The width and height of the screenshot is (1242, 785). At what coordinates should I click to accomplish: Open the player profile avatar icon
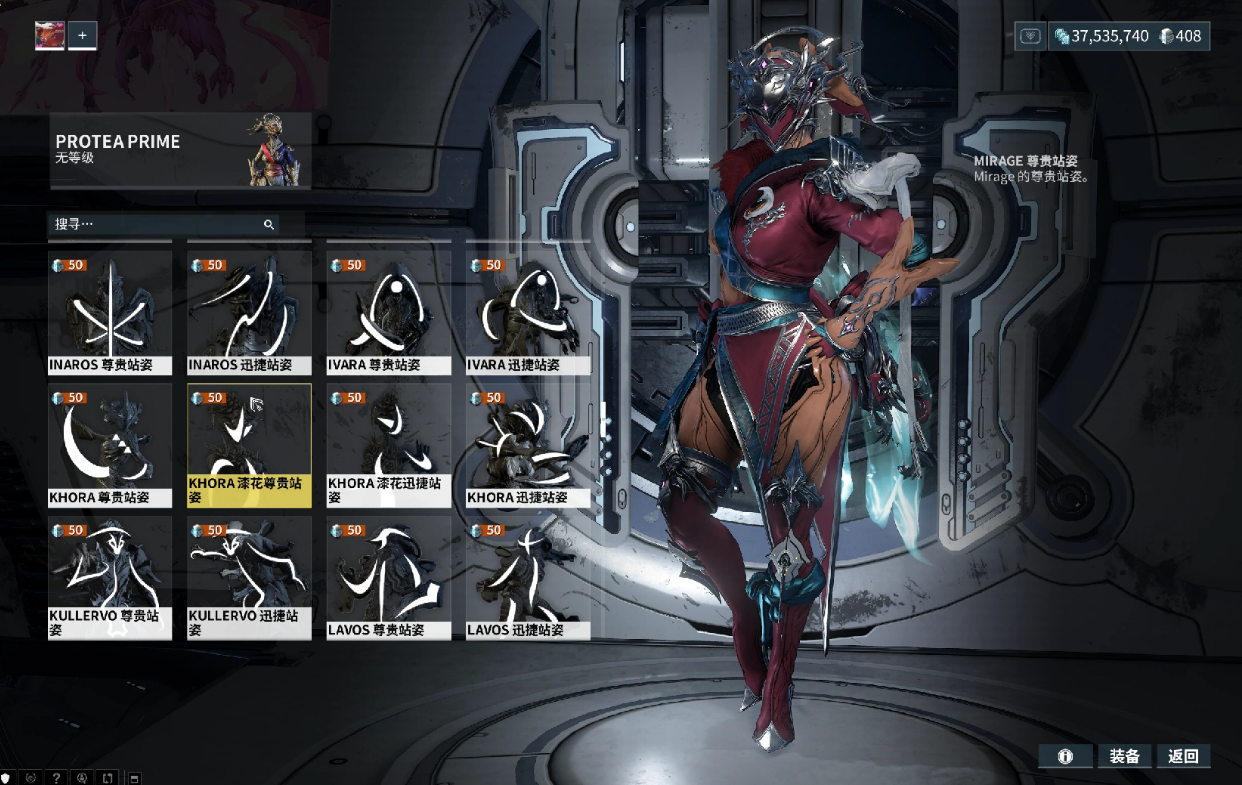(x=50, y=36)
